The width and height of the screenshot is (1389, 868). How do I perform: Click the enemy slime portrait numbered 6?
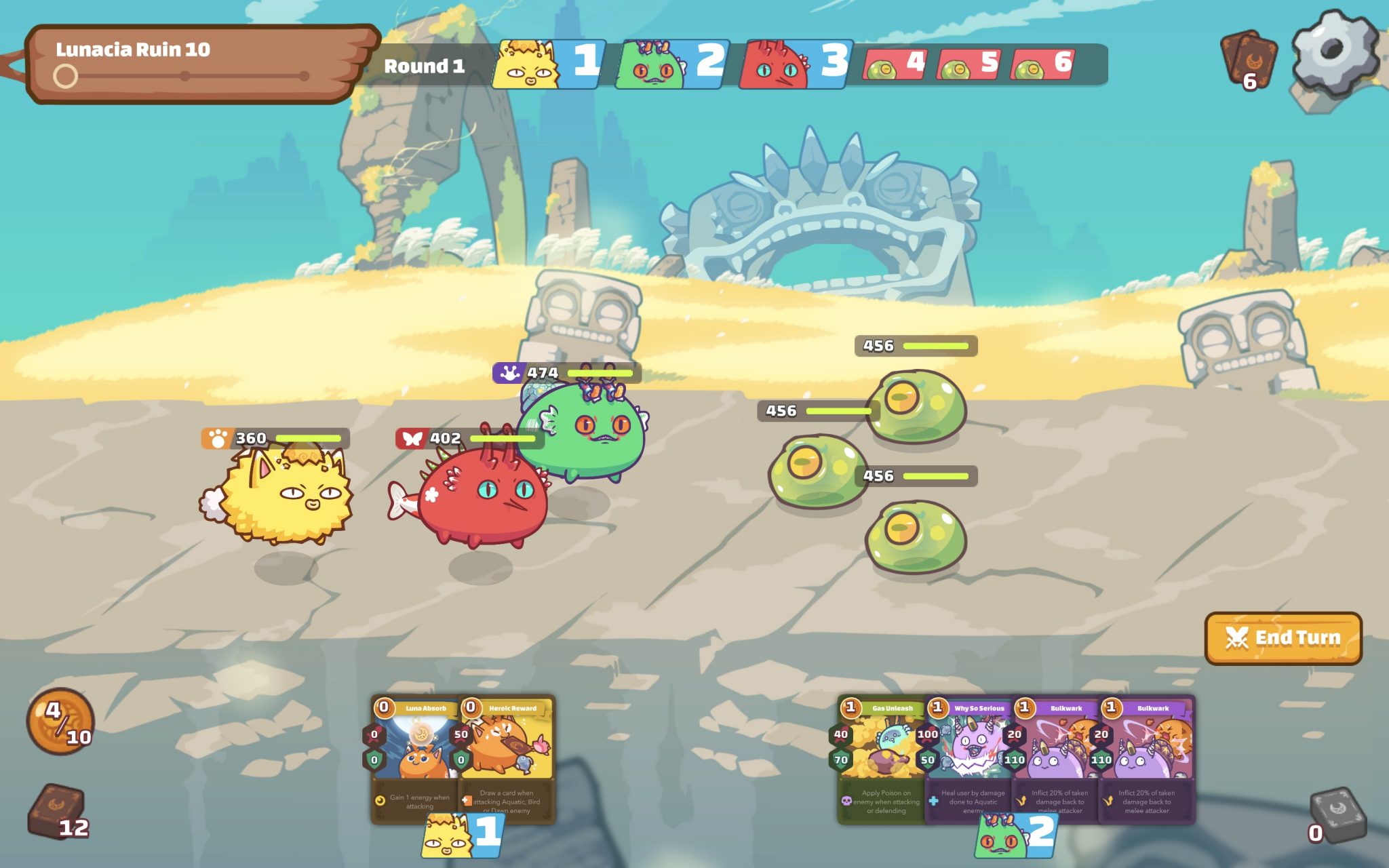(1042, 65)
